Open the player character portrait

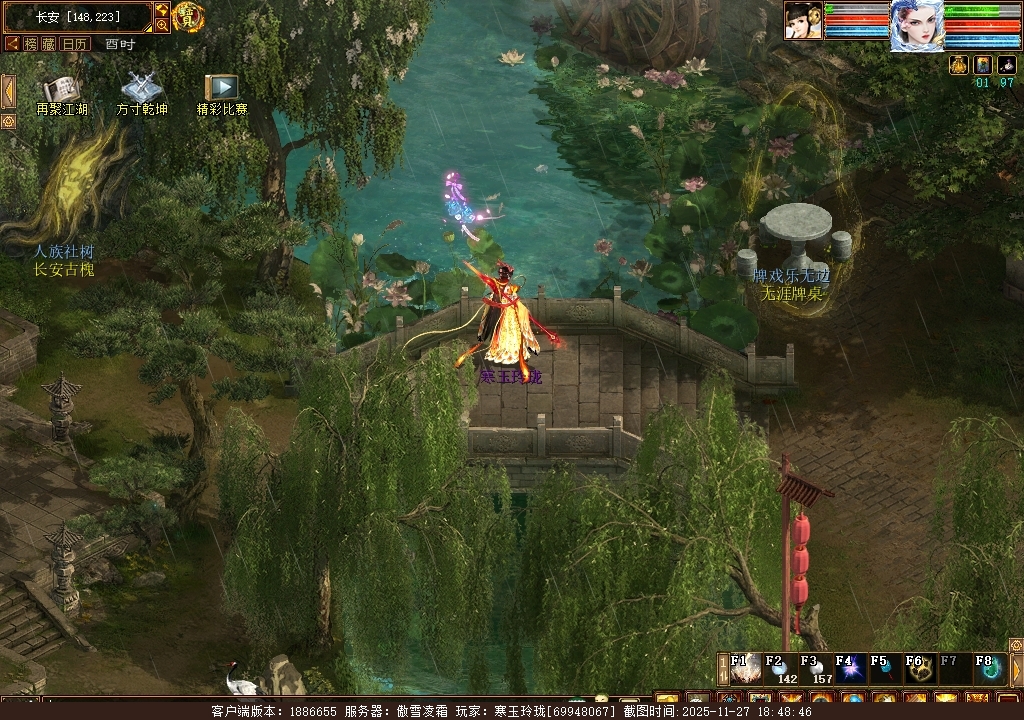click(x=917, y=25)
